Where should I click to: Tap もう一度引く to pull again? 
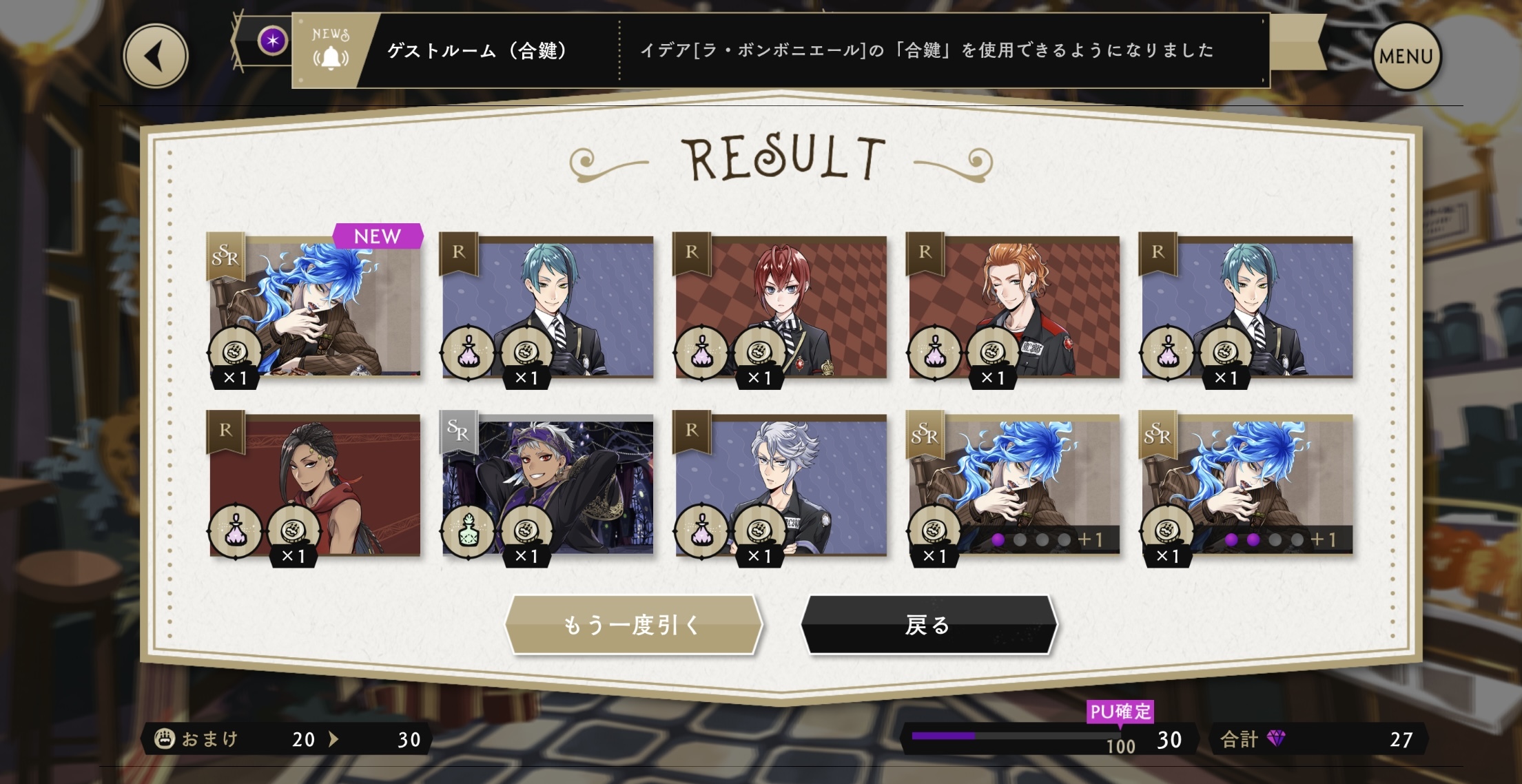[x=633, y=624]
